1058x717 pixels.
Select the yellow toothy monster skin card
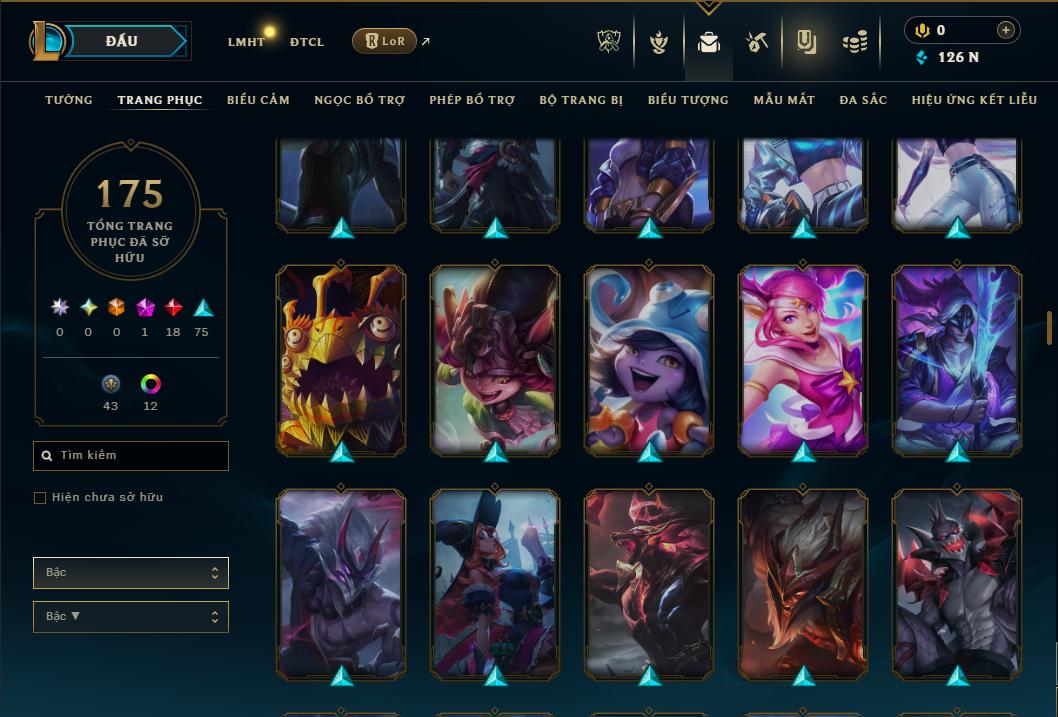[341, 360]
